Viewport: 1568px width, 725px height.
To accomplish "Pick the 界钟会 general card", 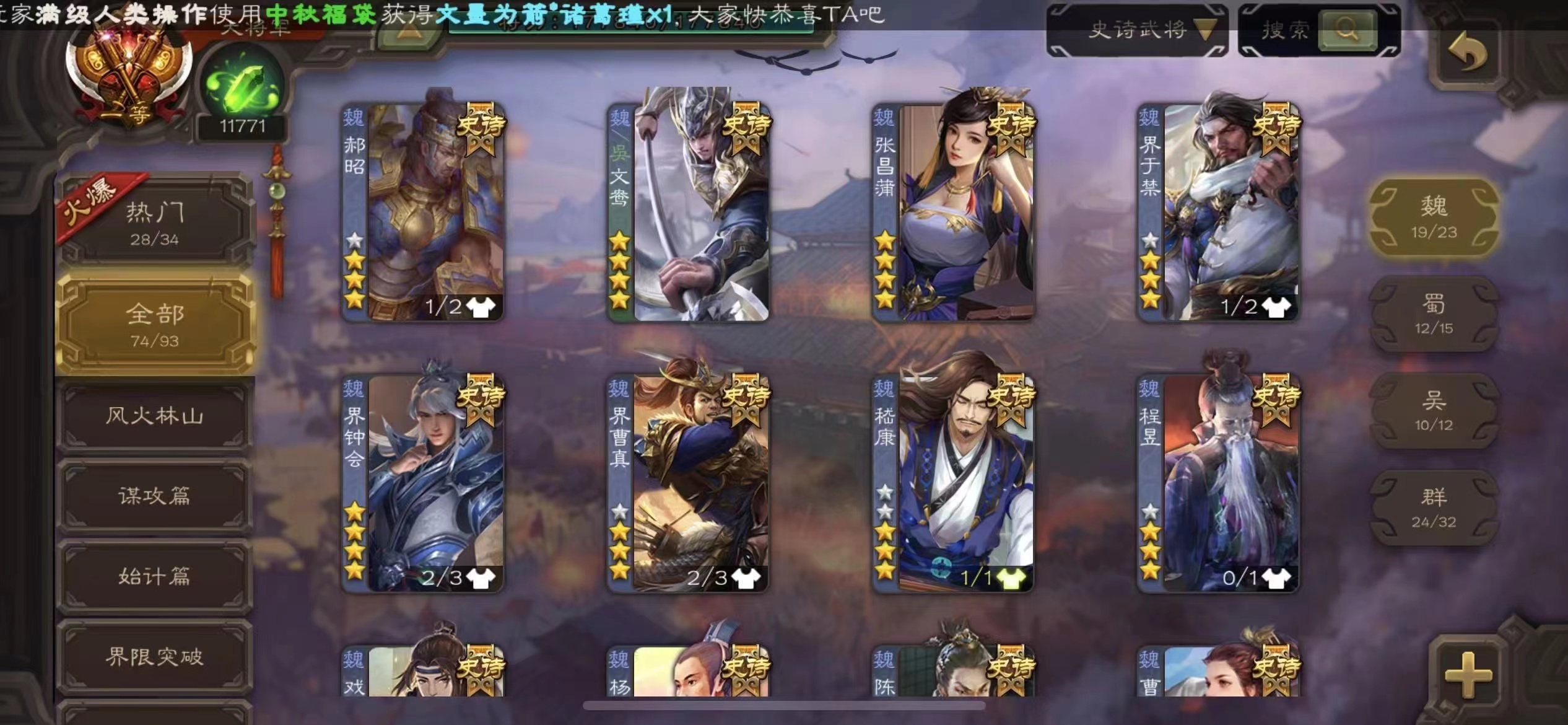I will point(424,482).
